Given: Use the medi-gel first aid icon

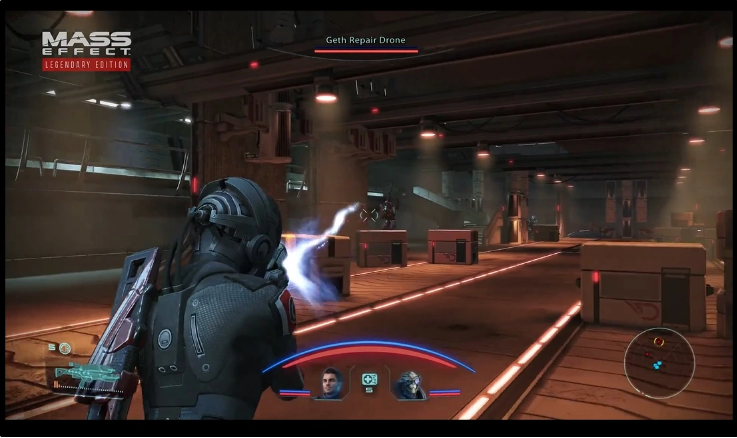Looking at the screenshot, I should click(x=369, y=380).
